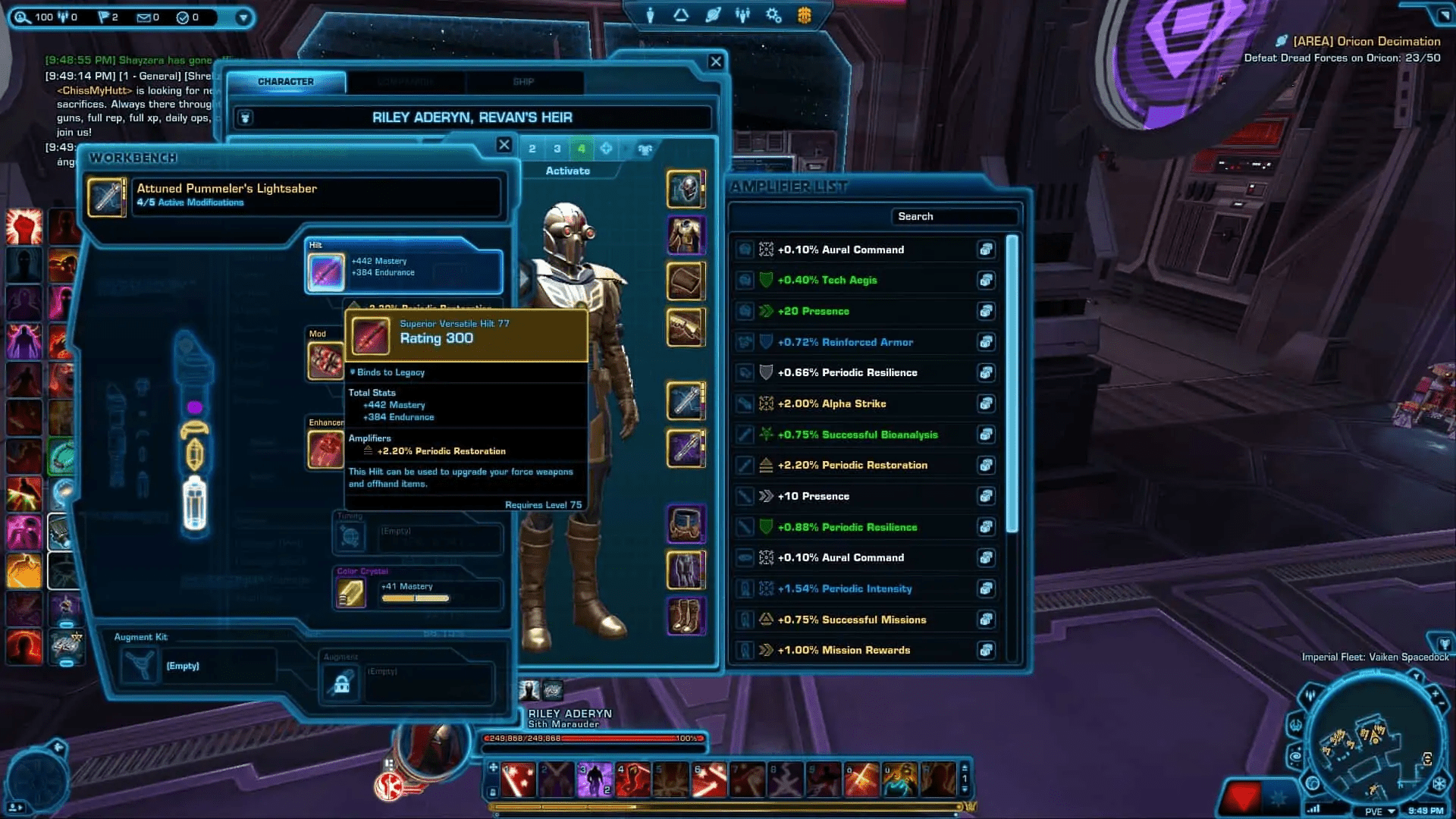This screenshot has height=819, width=1456.
Task: Switch to the SHIP tab
Action: (x=524, y=82)
